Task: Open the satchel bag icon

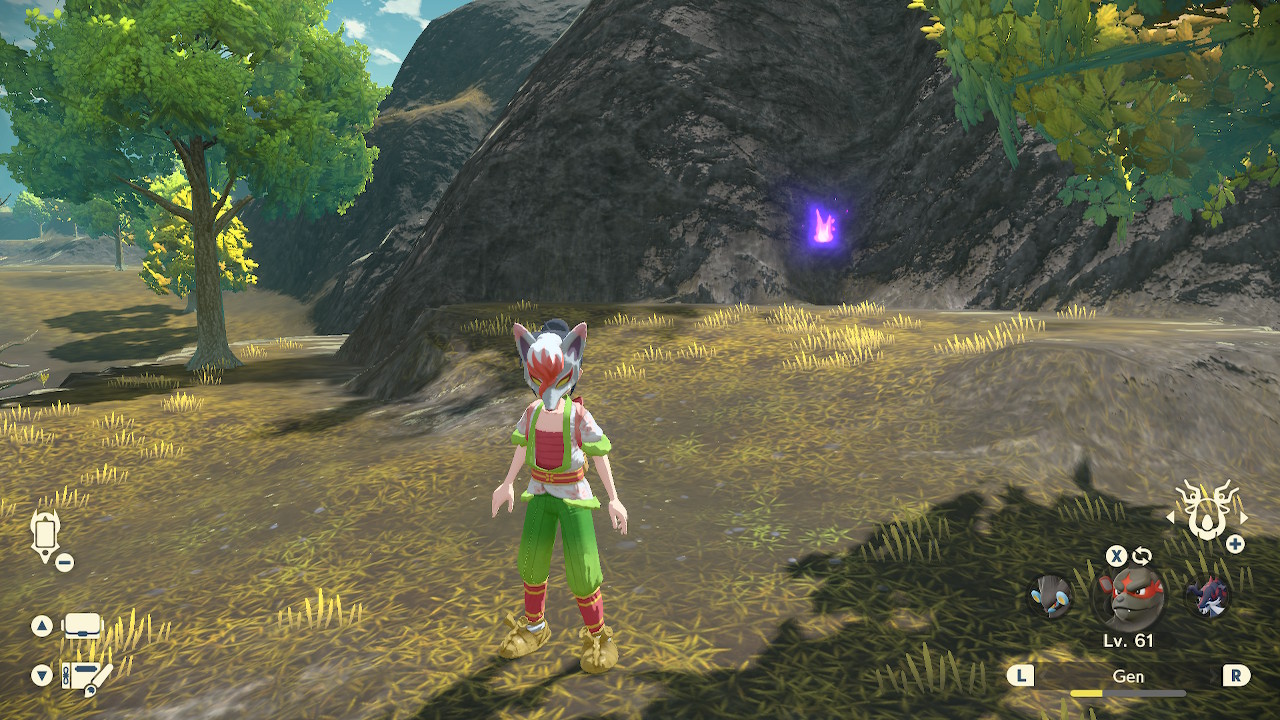Action: click(x=82, y=626)
